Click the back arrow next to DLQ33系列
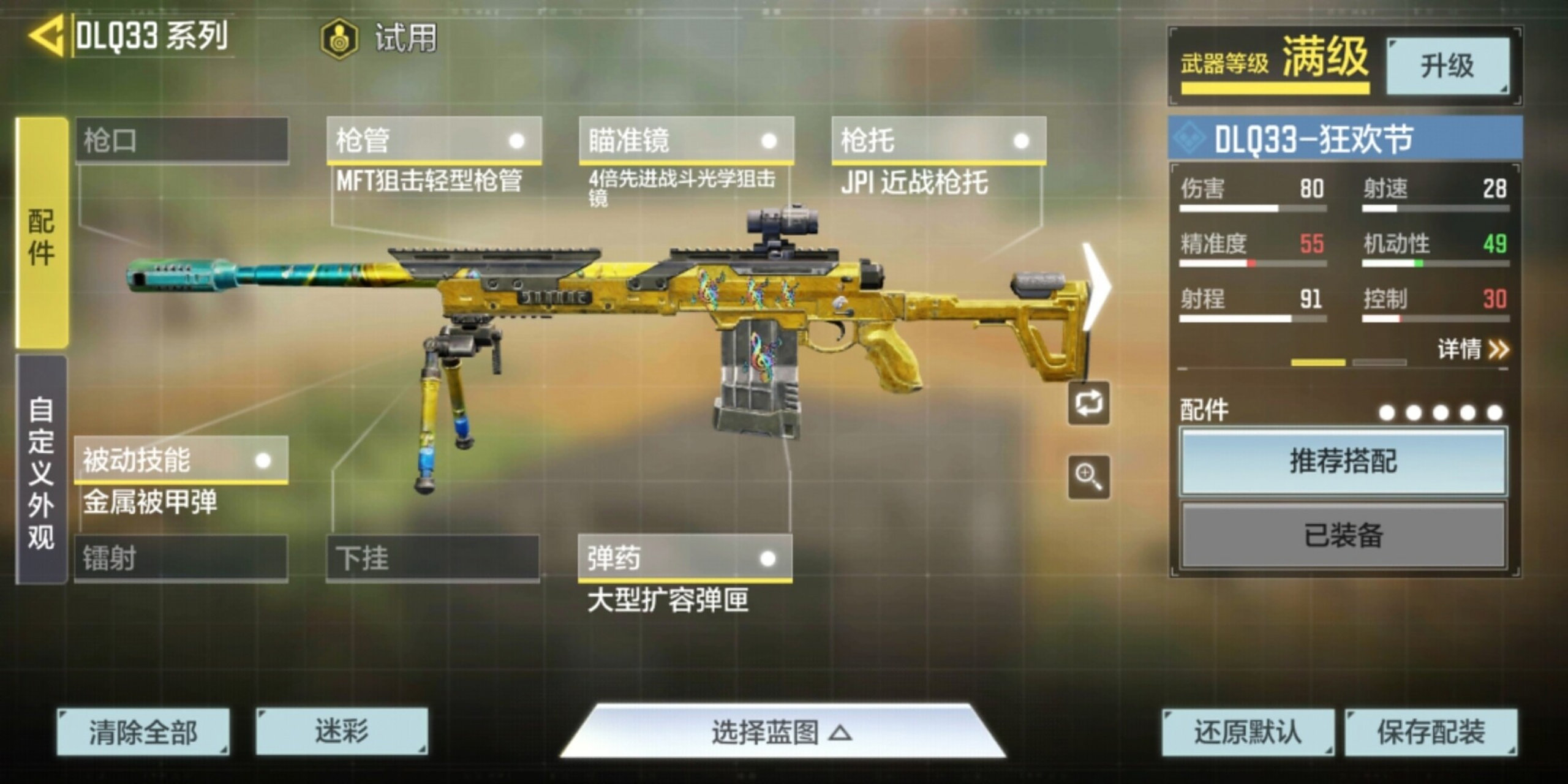This screenshot has width=1568, height=784. click(x=46, y=35)
